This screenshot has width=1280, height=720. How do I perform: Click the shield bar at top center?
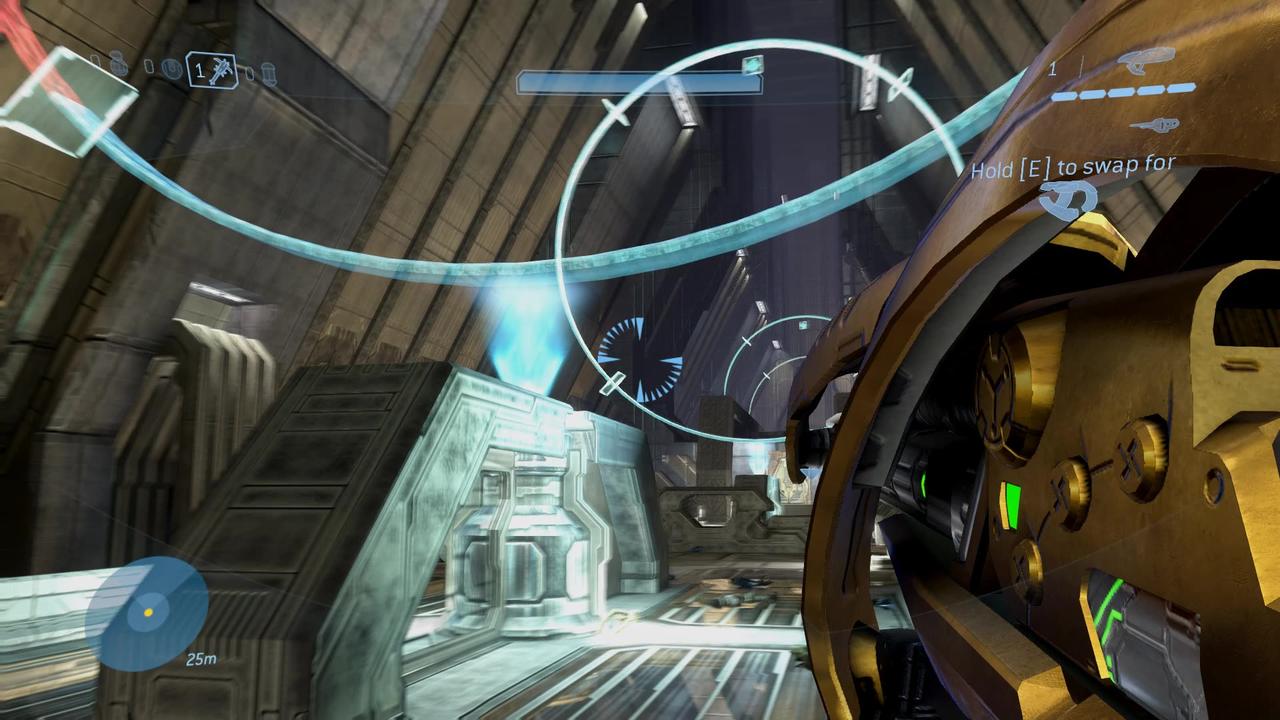pos(640,81)
